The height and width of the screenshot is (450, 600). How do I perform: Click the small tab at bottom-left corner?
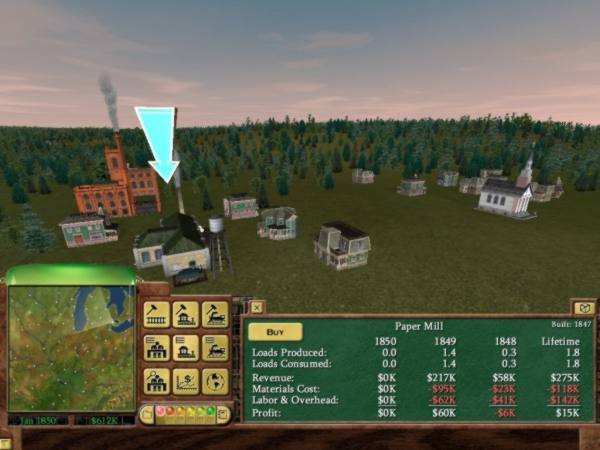5,443
